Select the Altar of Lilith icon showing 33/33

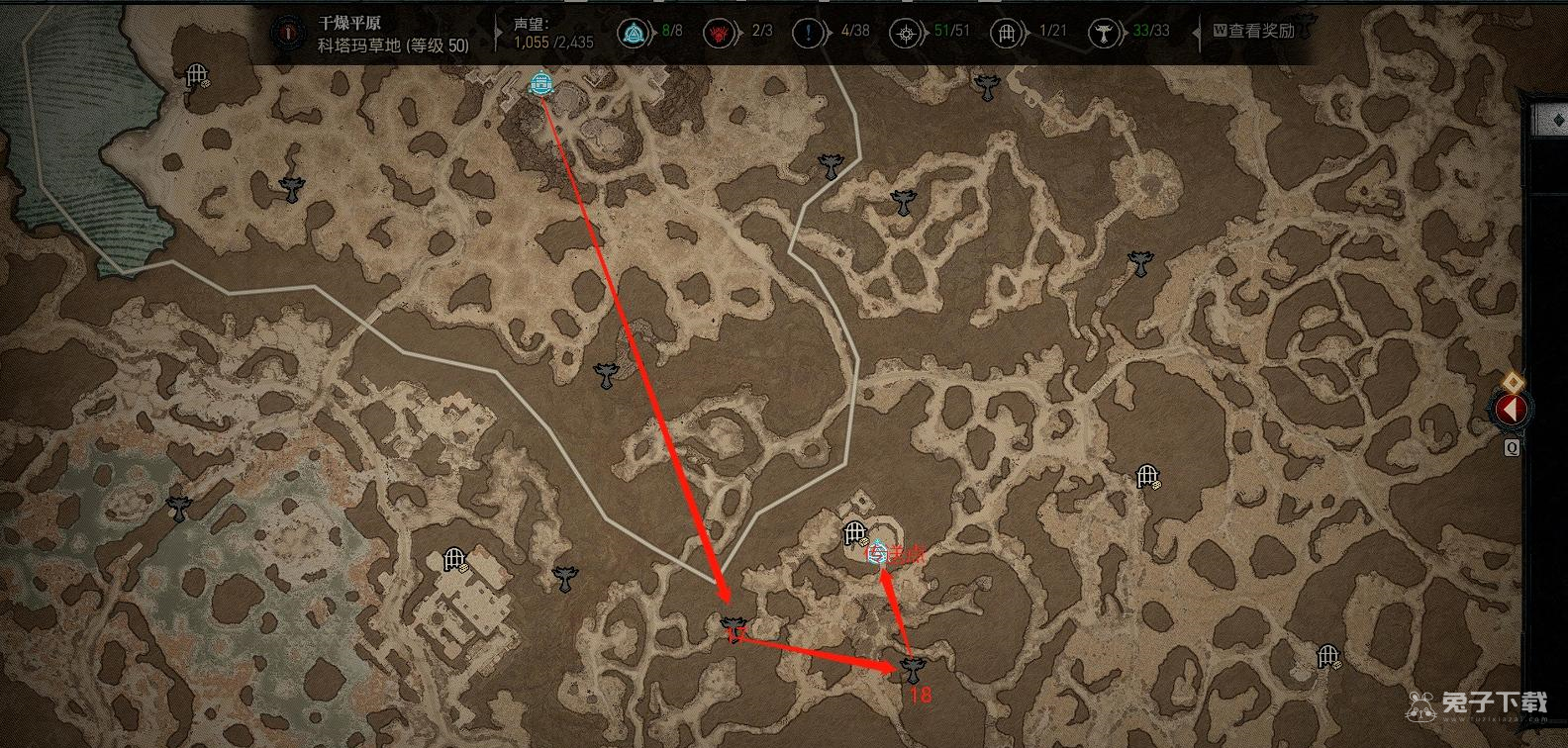coord(1102,33)
